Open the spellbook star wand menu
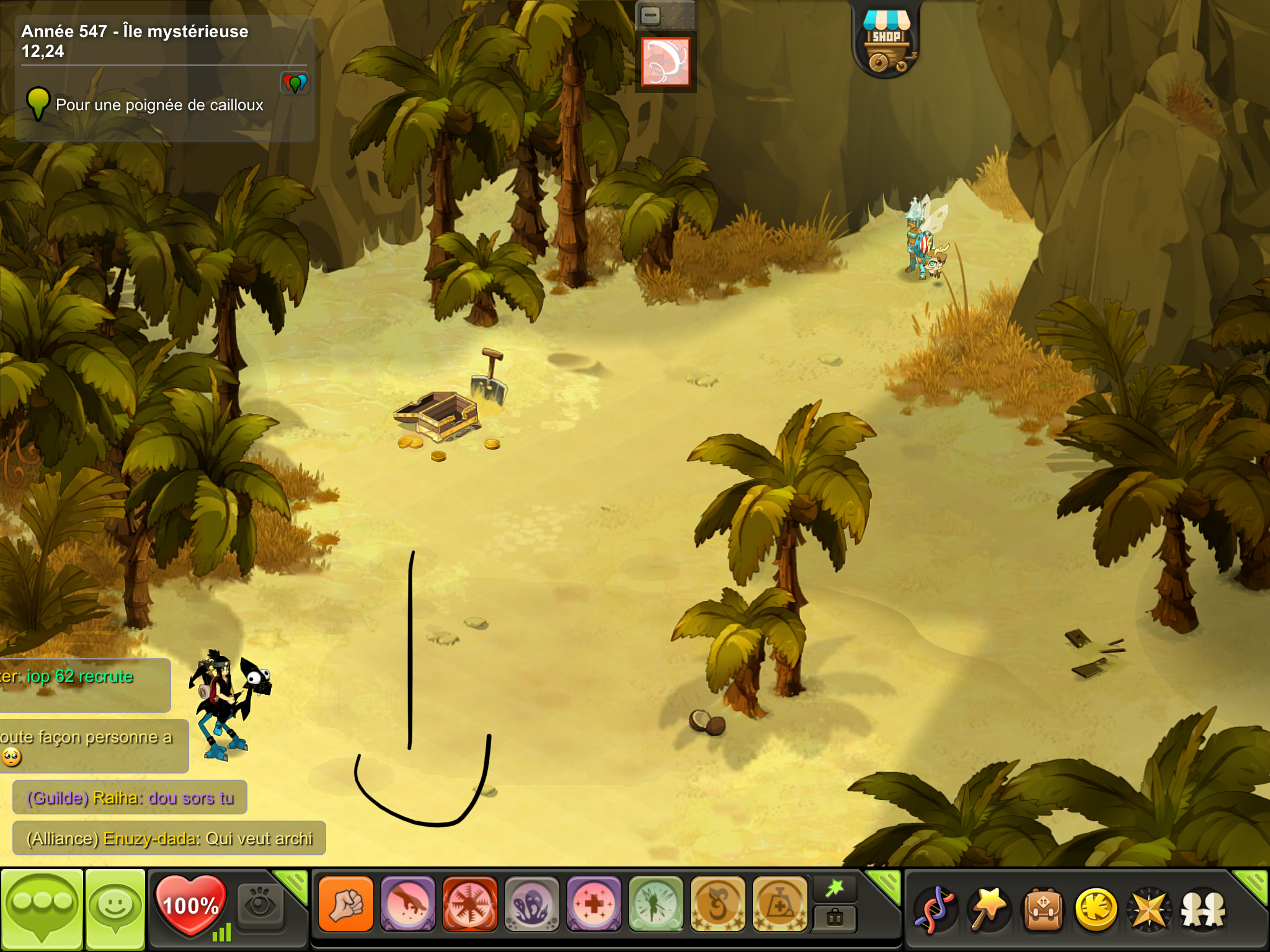Viewport: 1270px width, 952px height. (x=989, y=909)
